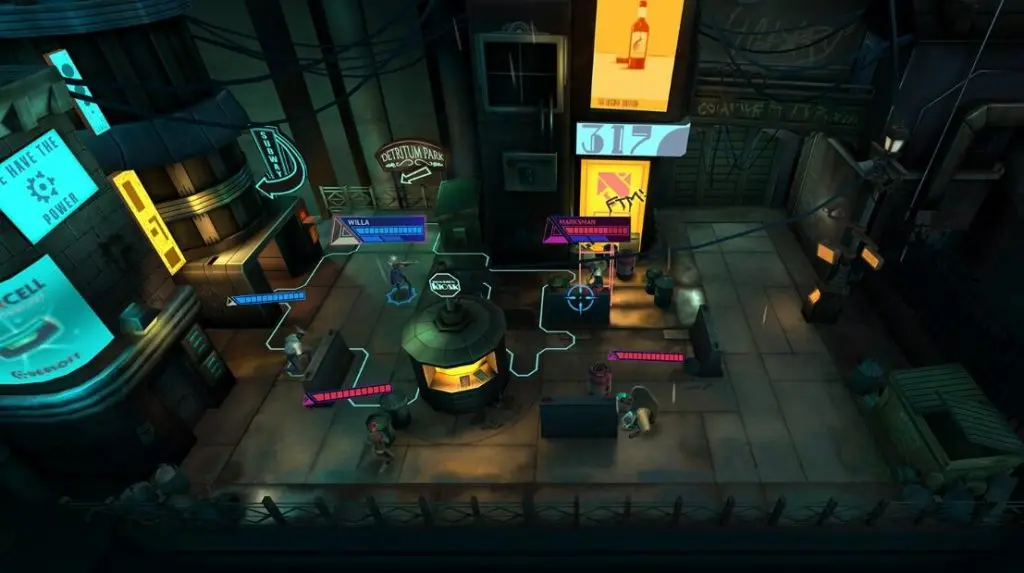Click the Marksman enemy nameplate

click(x=592, y=228)
